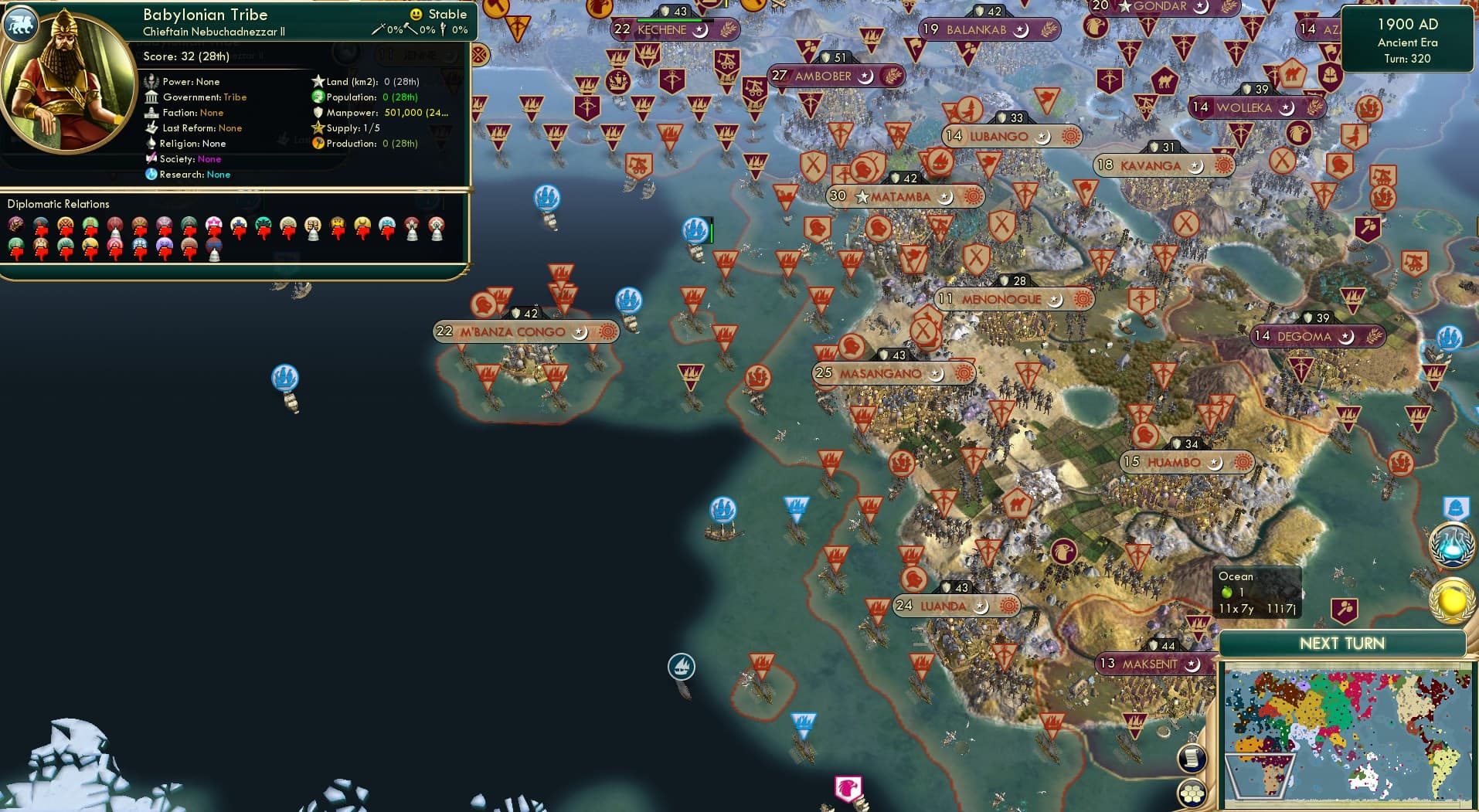This screenshot has width=1479, height=812.
Task: Toggle the moon icon on Luanda's city banner
Action: (981, 608)
